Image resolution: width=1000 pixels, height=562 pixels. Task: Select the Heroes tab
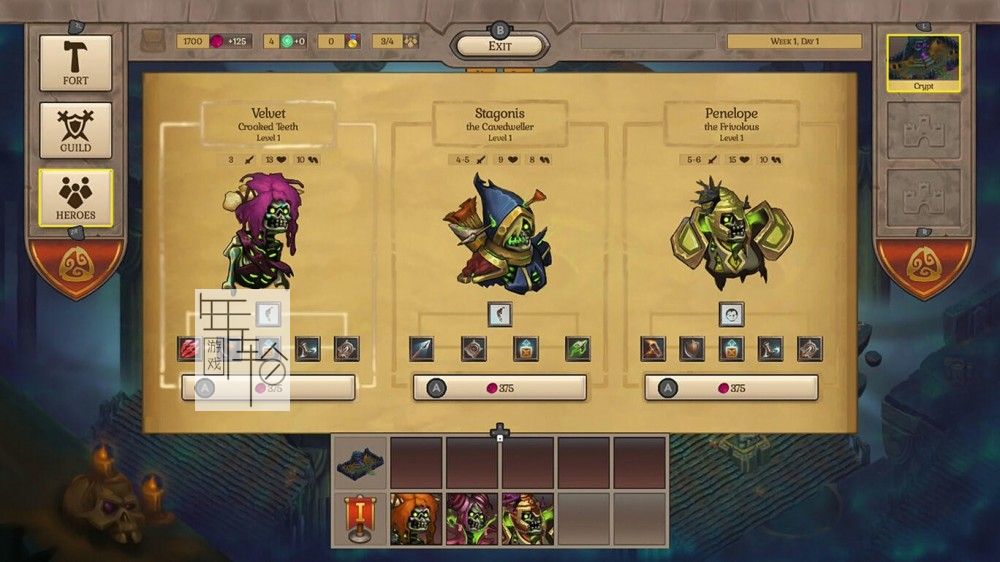pos(75,197)
